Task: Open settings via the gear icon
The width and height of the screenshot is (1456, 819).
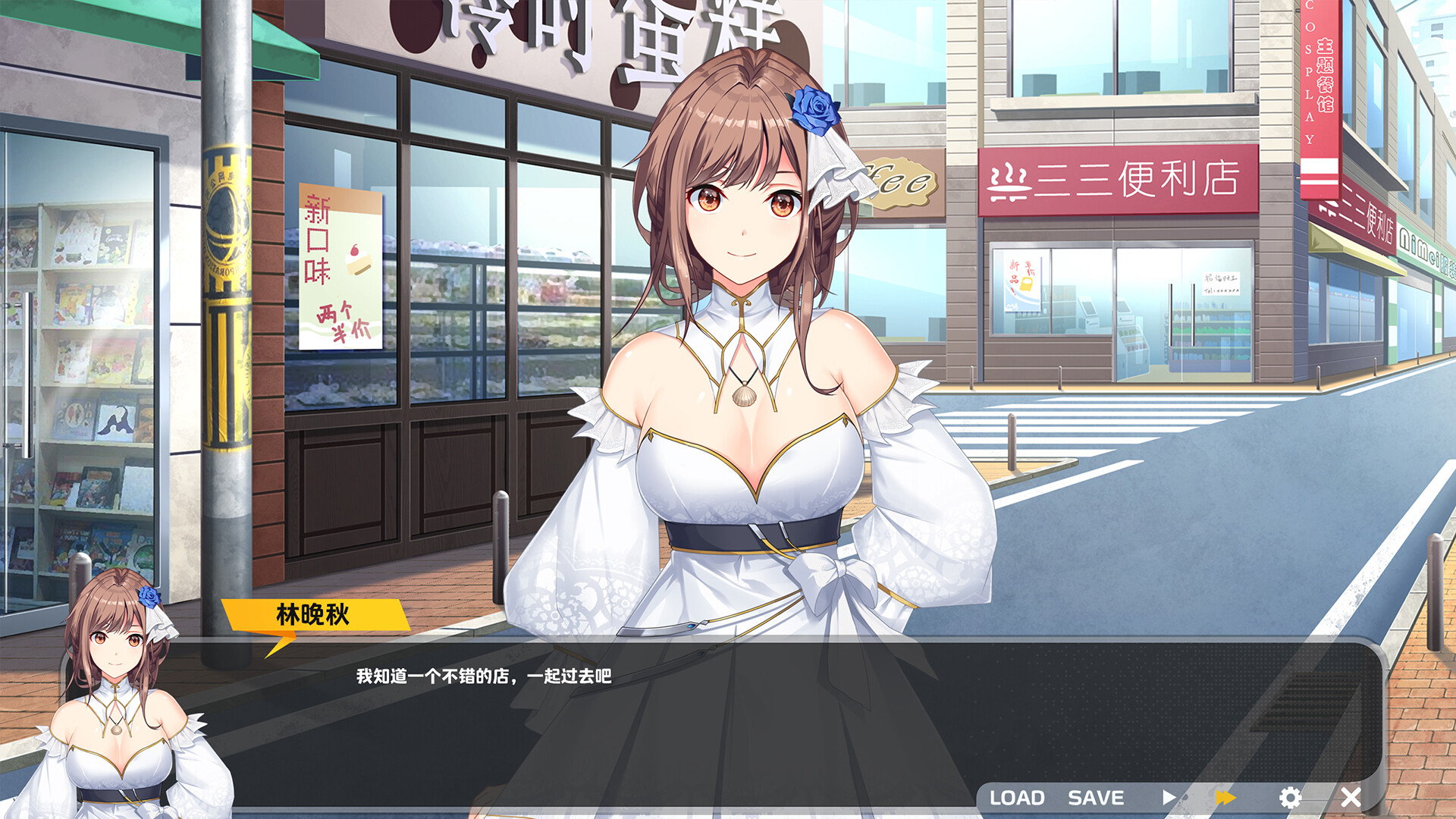Action: click(1290, 797)
